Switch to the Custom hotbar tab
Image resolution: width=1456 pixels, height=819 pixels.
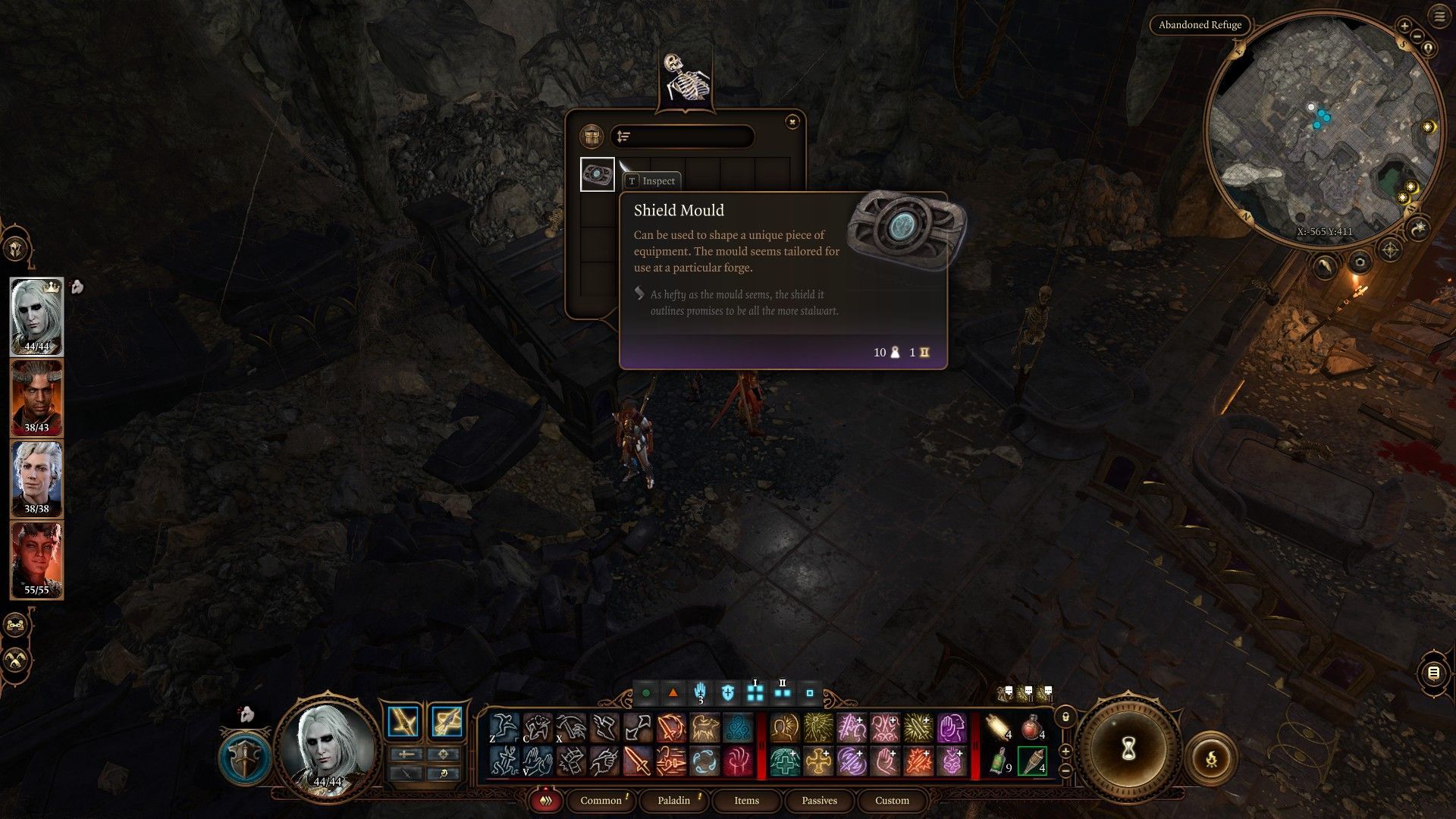[x=892, y=800]
